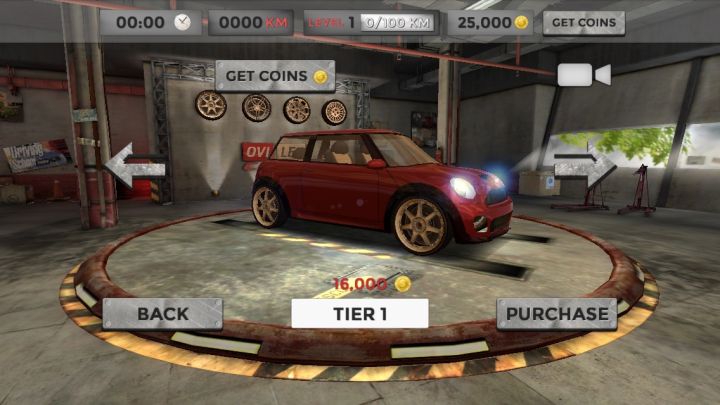The image size is (720, 405).
Task: Click the GET COINS button with coin icon
Action: tap(275, 76)
